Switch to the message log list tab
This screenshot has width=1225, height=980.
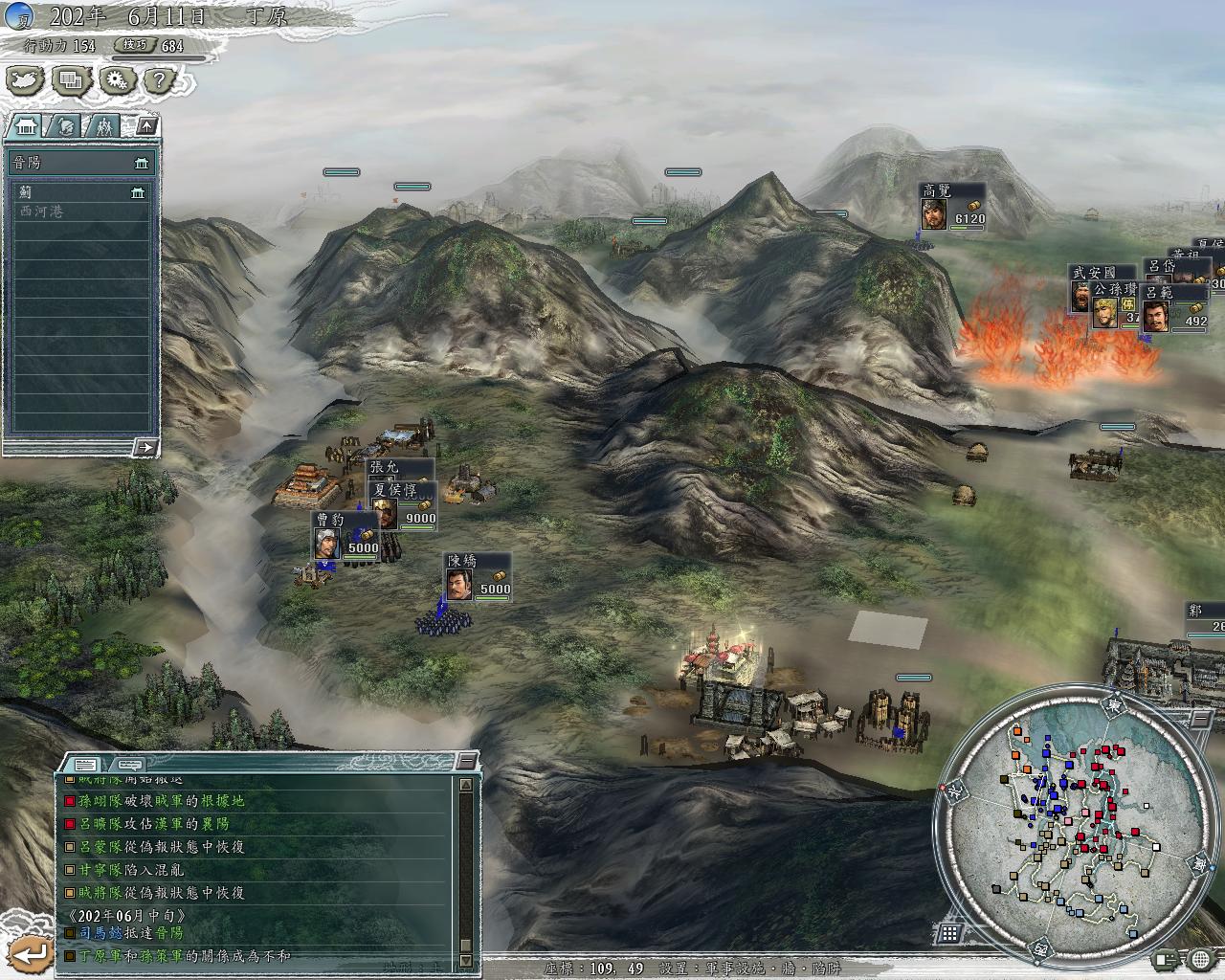point(84,764)
